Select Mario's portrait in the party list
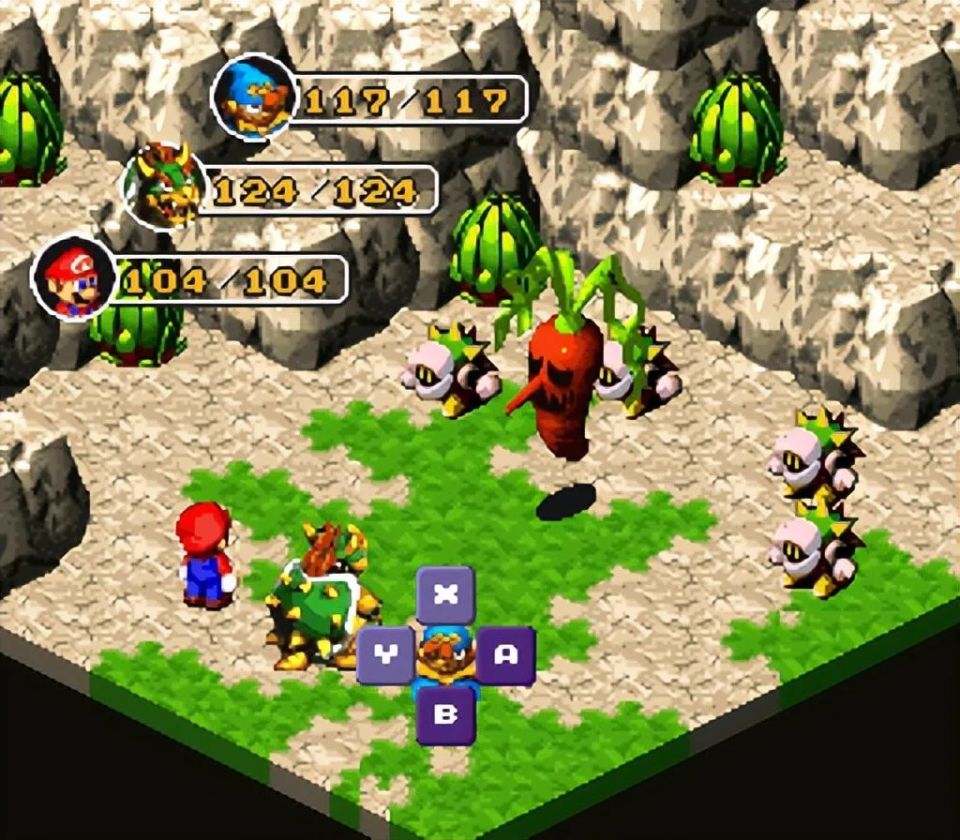 (74, 279)
